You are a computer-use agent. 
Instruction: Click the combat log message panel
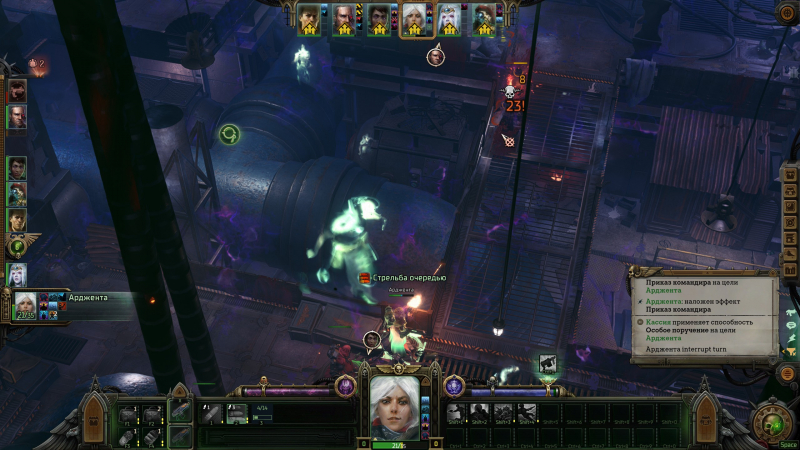[704, 317]
